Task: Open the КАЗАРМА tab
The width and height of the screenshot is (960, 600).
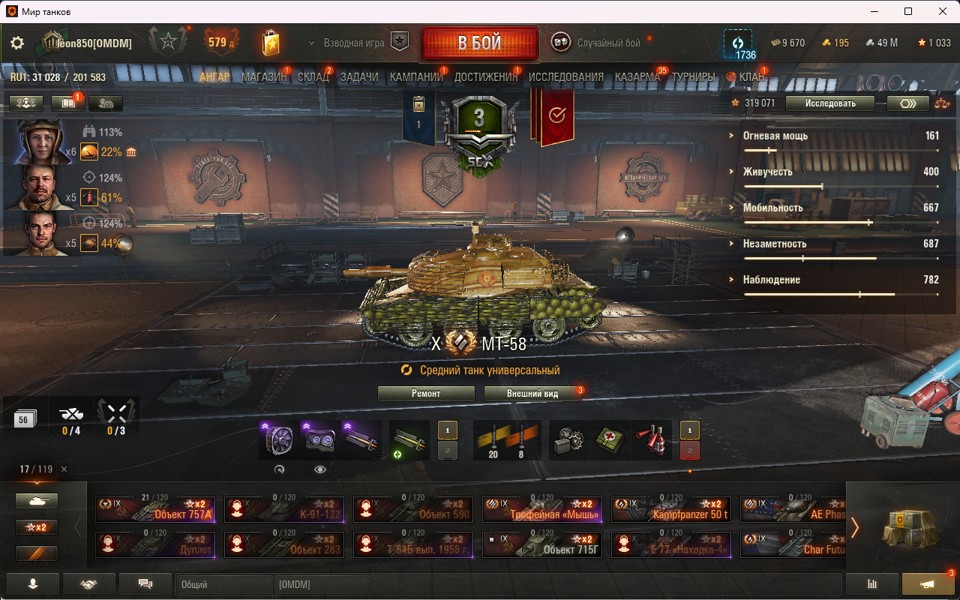Action: [637, 77]
